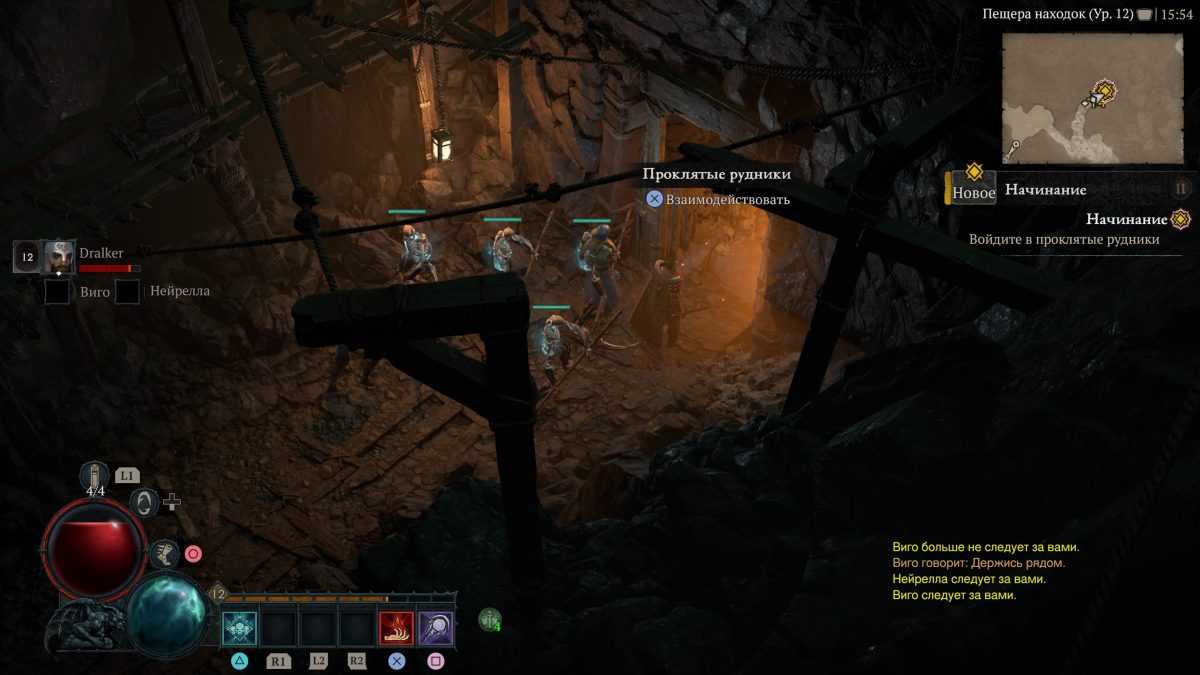Image resolution: width=1200 pixels, height=675 pixels.
Task: Activate the skeleton summon skill slot
Action: click(x=240, y=628)
